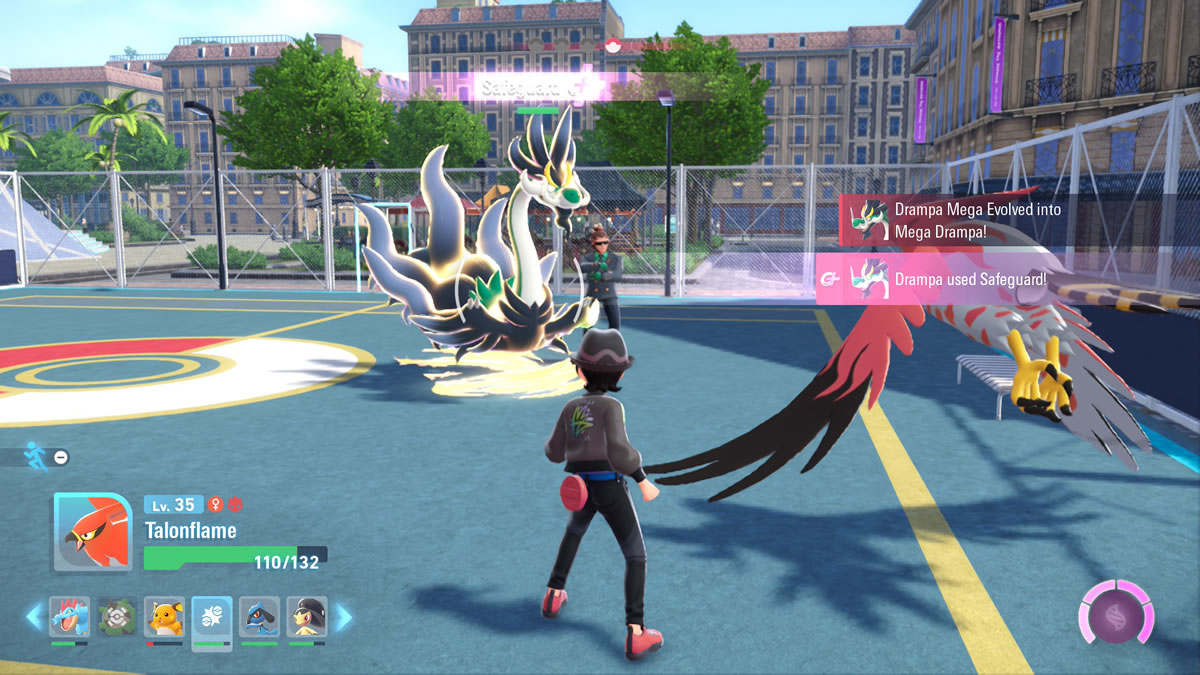Choose the gear-shaped Pokémon party slot
The width and height of the screenshot is (1200, 675).
click(117, 617)
